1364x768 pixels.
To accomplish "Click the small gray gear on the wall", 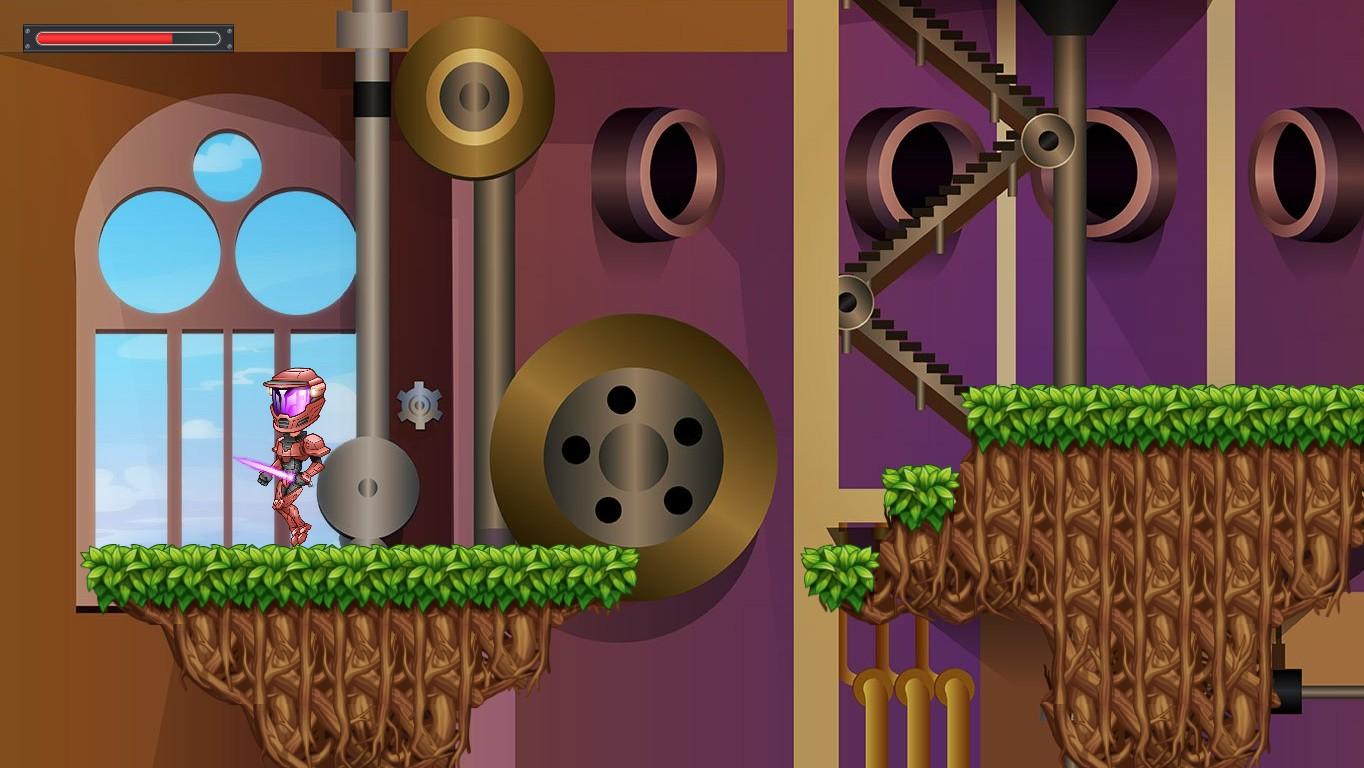I will 419,404.
